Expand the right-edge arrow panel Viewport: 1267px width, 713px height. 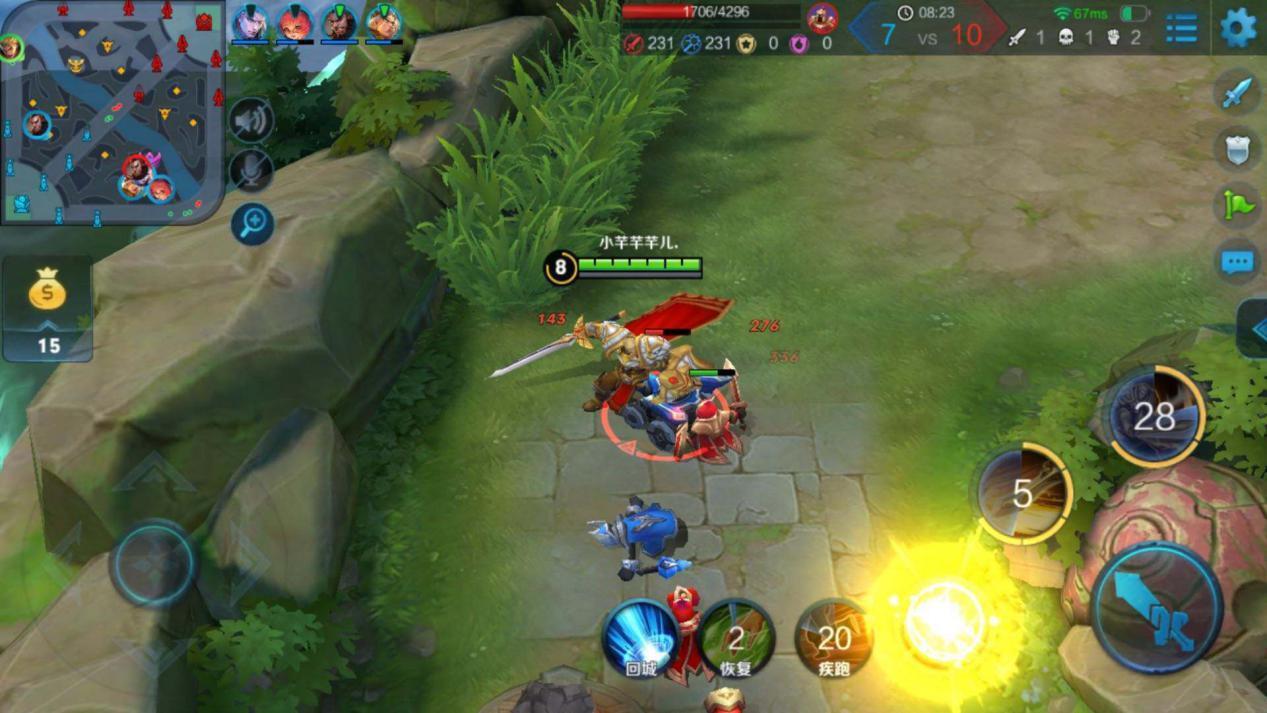tap(1254, 328)
